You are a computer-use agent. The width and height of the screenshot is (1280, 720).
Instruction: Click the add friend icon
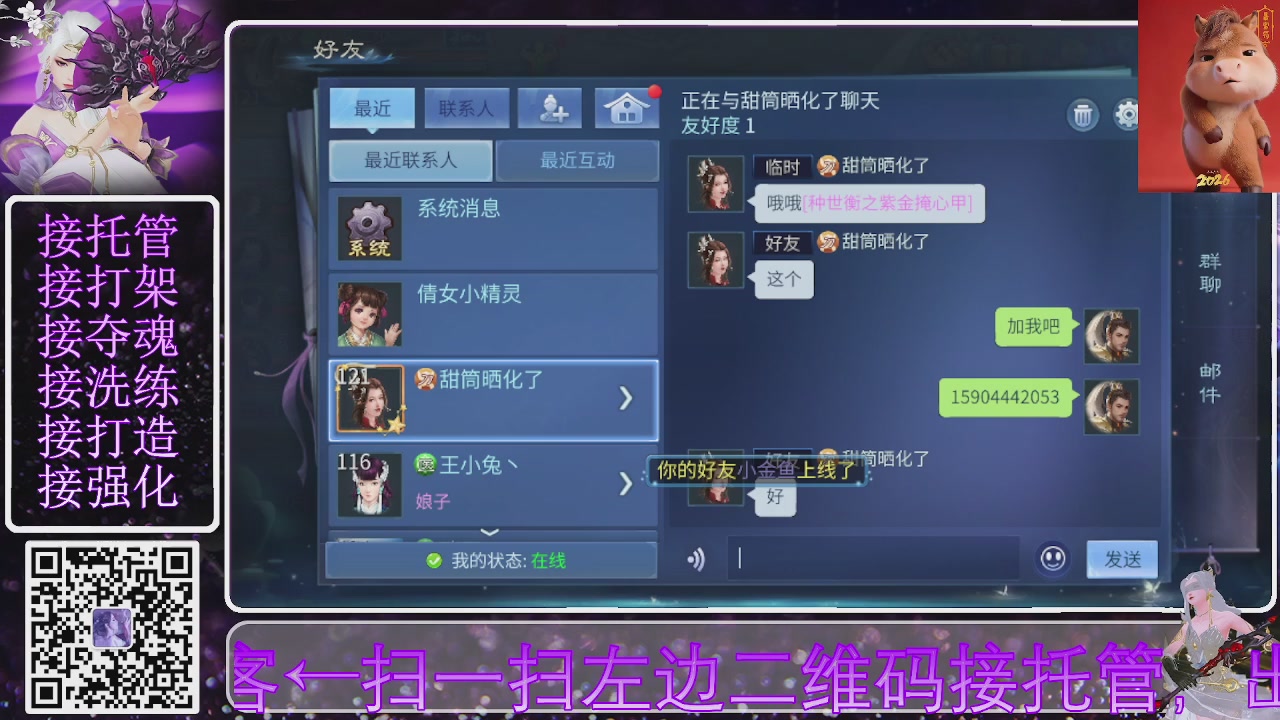548,107
